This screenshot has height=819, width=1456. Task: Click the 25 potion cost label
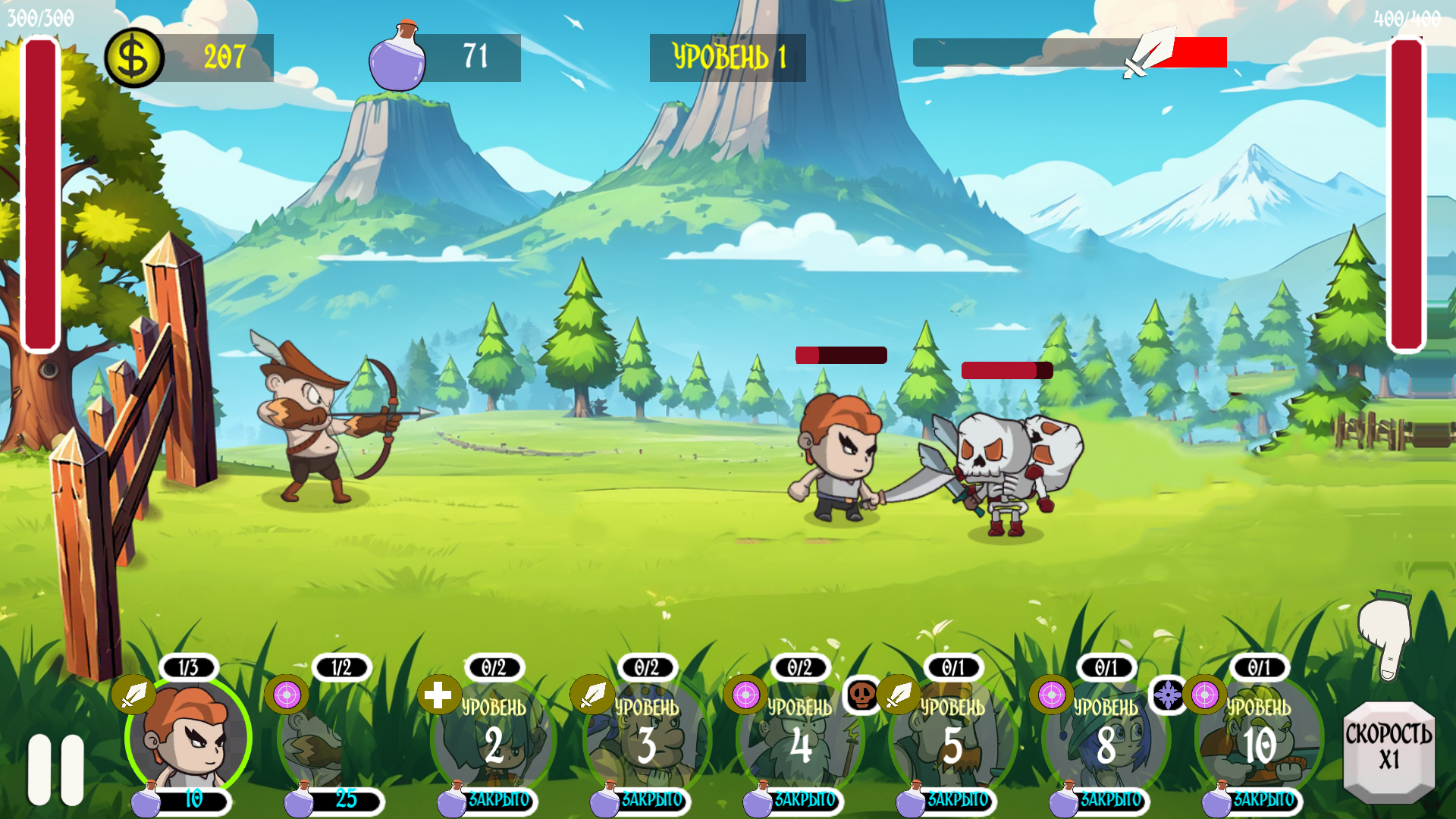click(346, 798)
